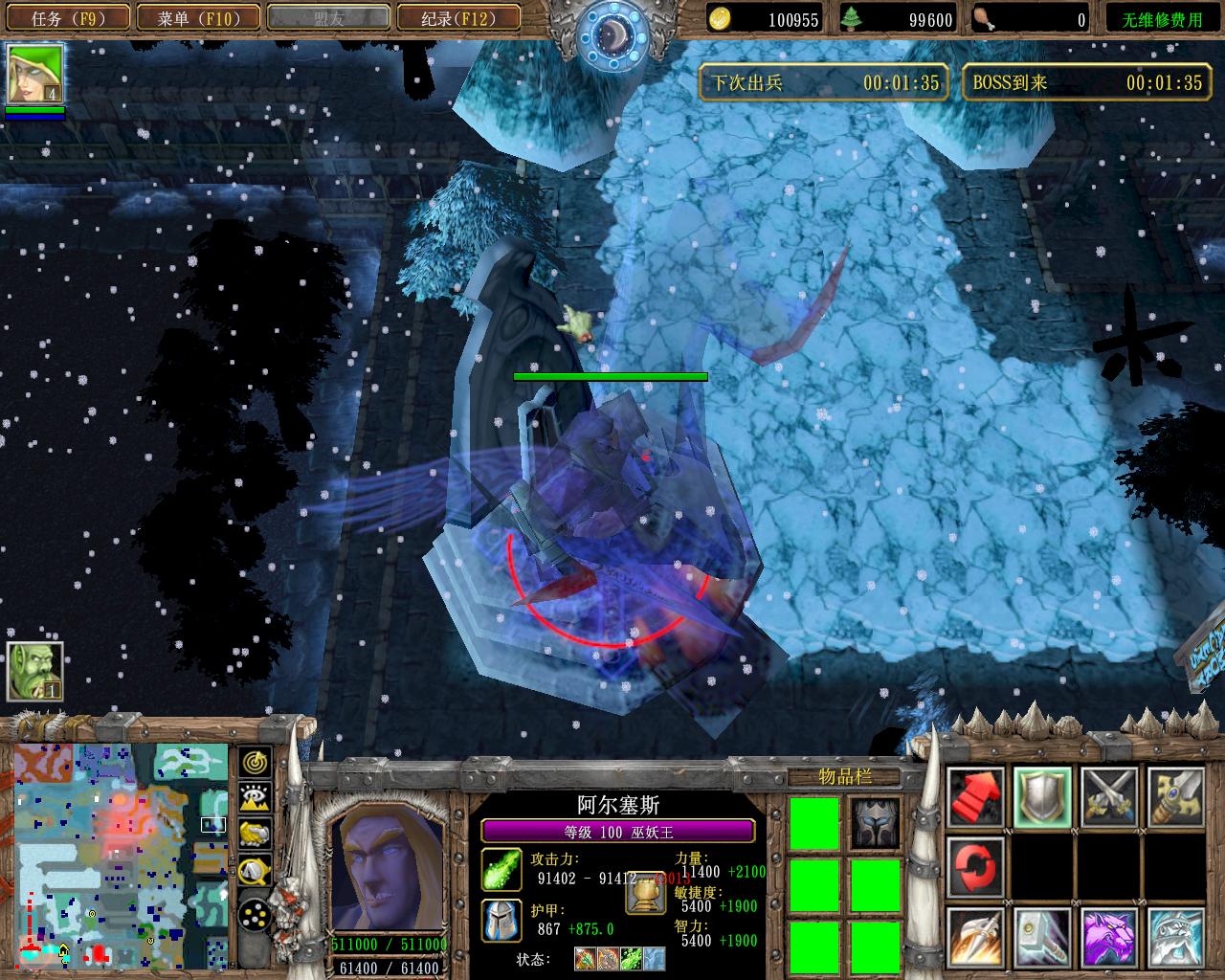The image size is (1225, 980).
Task: Click the Arthas hero portrait
Action: [x=389, y=868]
